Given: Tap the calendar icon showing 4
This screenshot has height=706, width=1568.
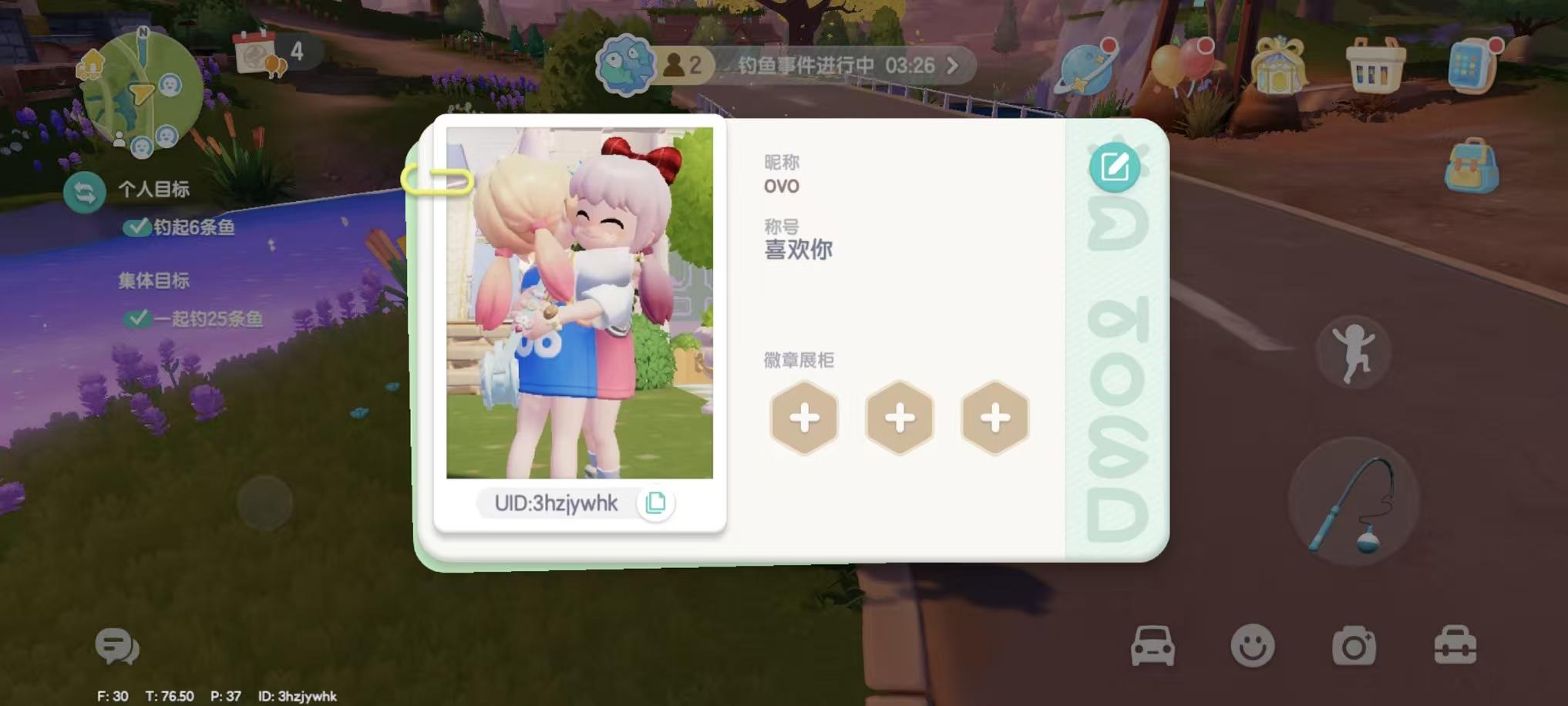Looking at the screenshot, I should (254, 50).
